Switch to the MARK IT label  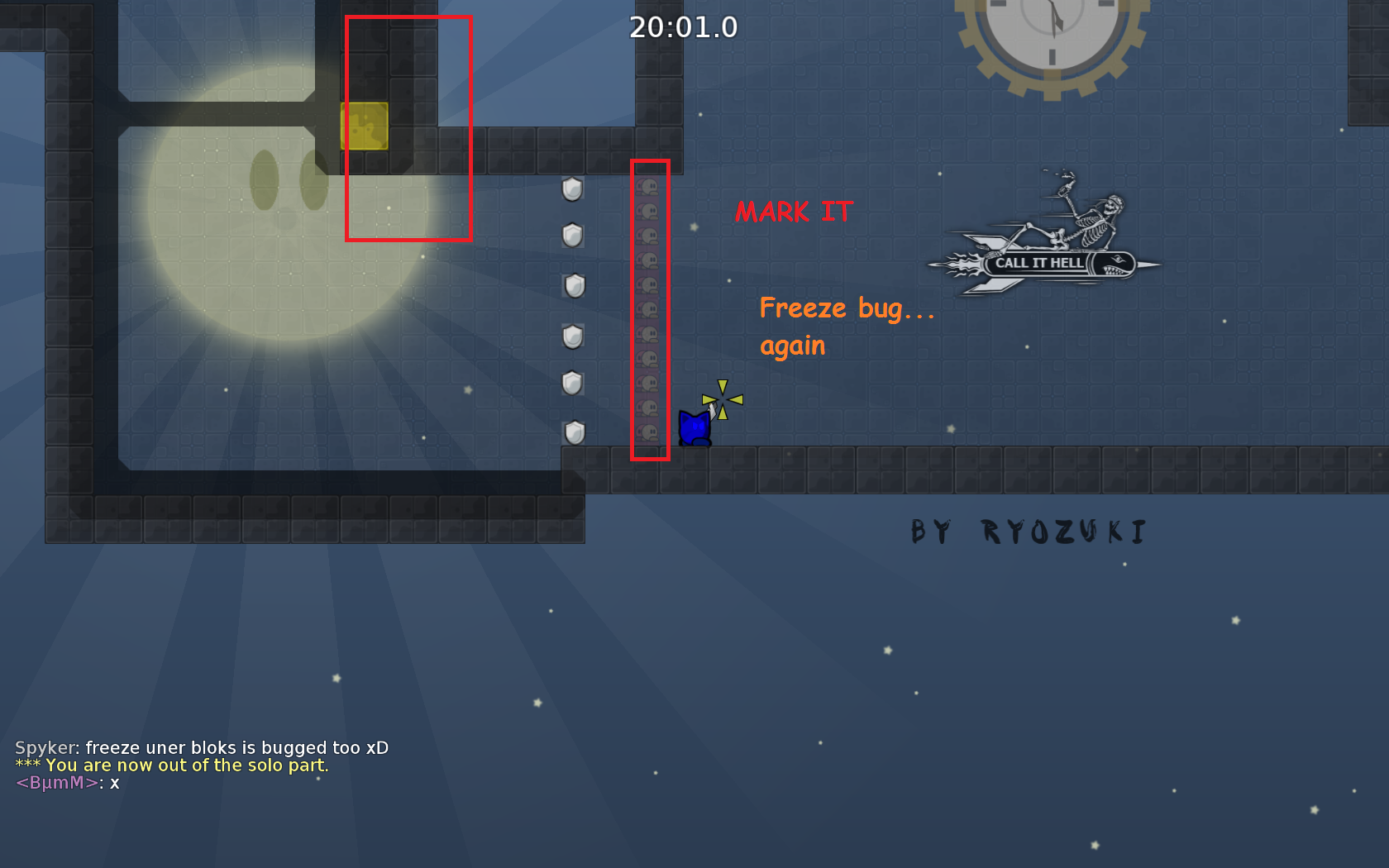coord(792,212)
